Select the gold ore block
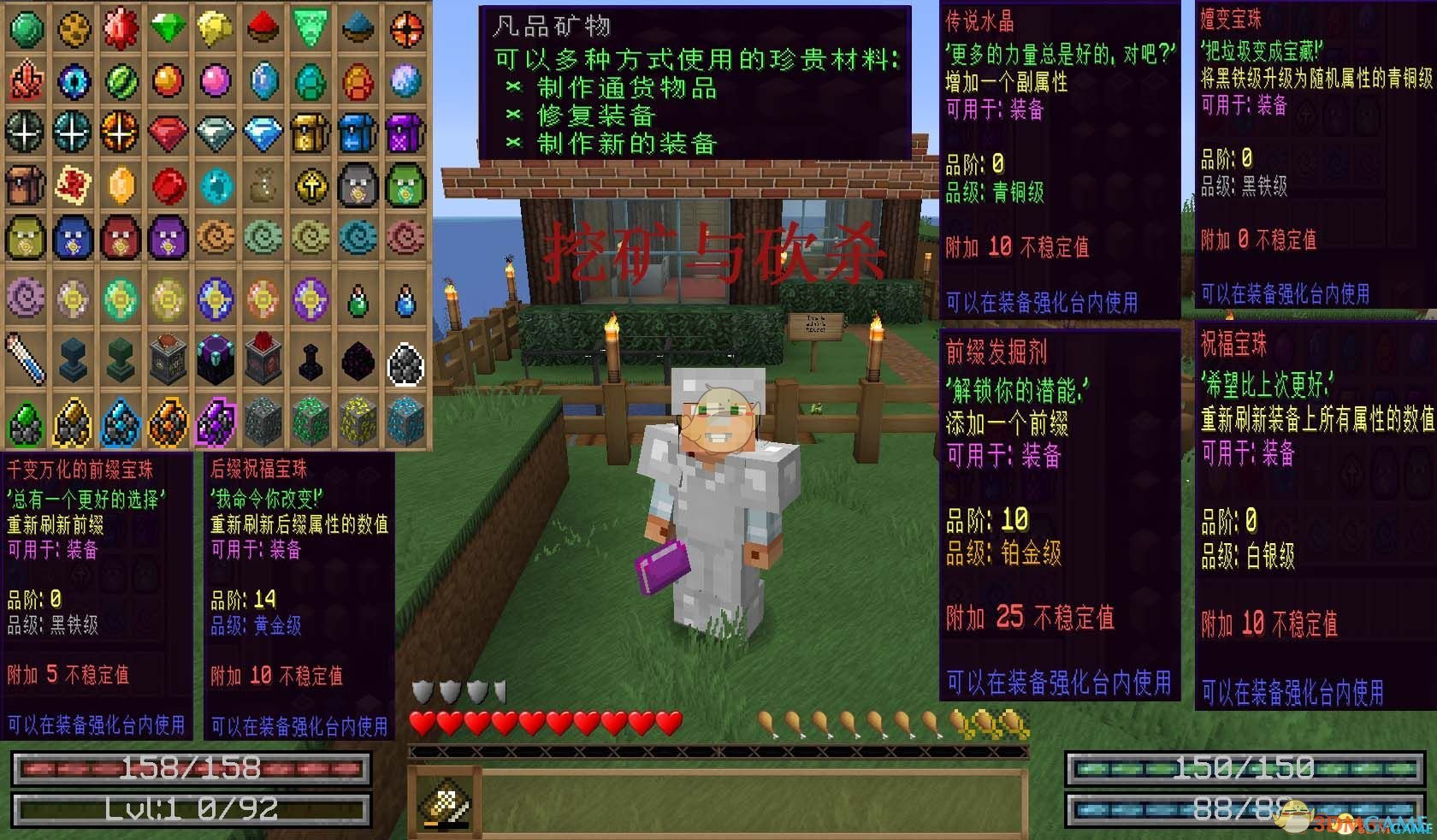Image resolution: width=1437 pixels, height=840 pixels. tap(360, 420)
